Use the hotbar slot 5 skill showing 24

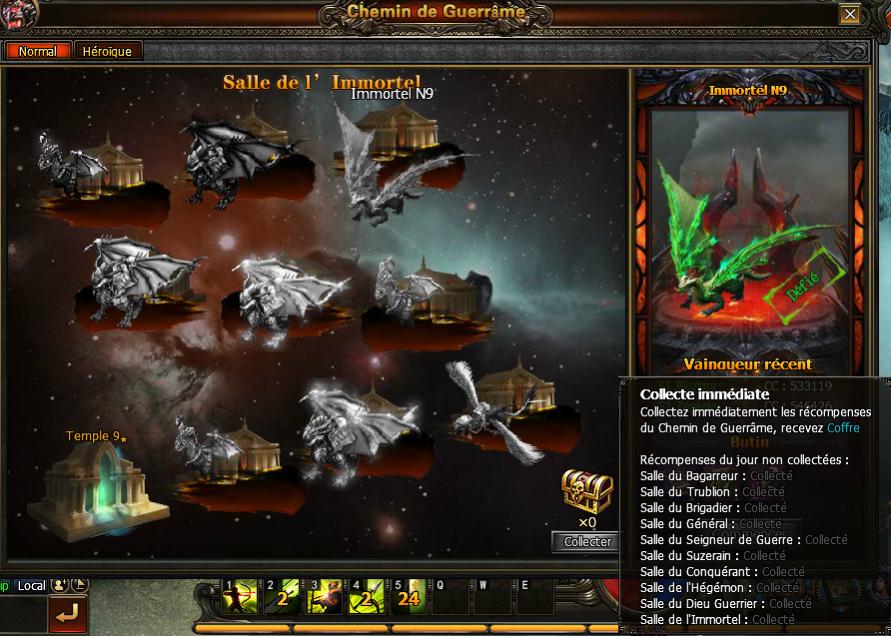click(412, 598)
